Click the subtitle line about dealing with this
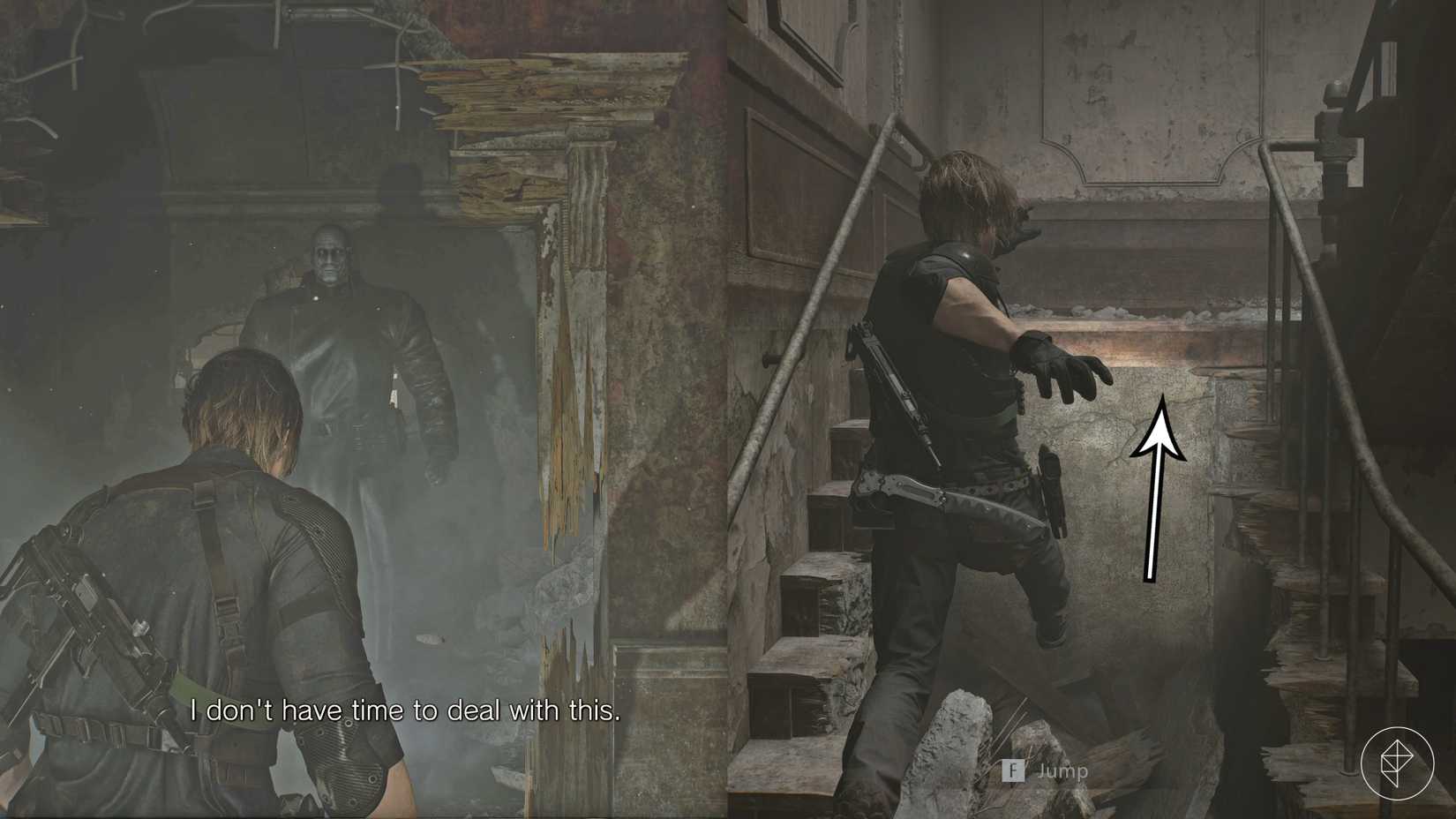The height and width of the screenshot is (819, 1456). pos(406,710)
